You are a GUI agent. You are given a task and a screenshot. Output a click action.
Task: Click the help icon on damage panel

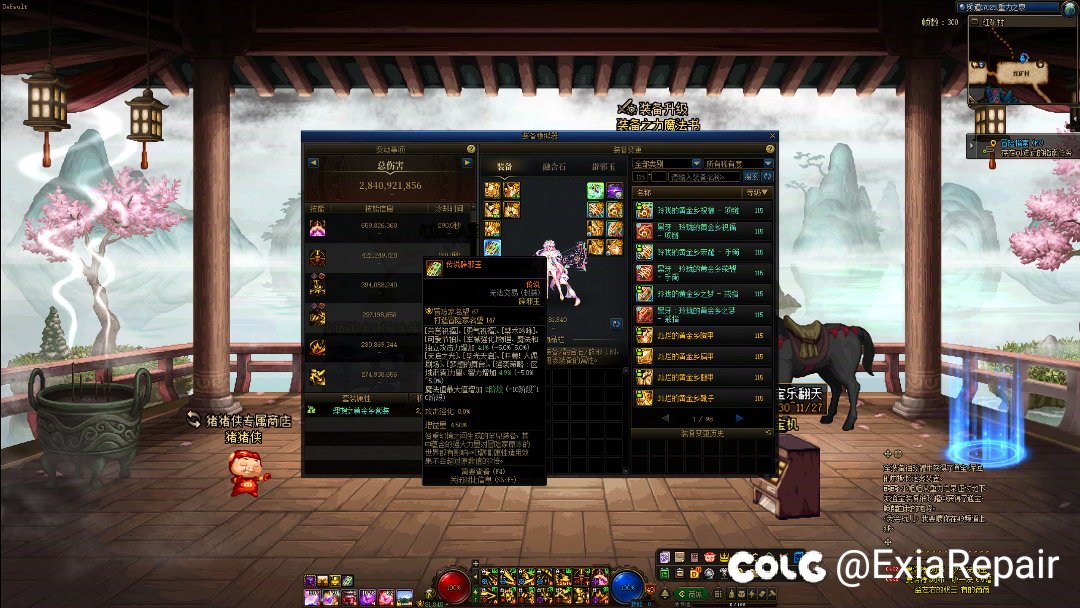coord(469,149)
